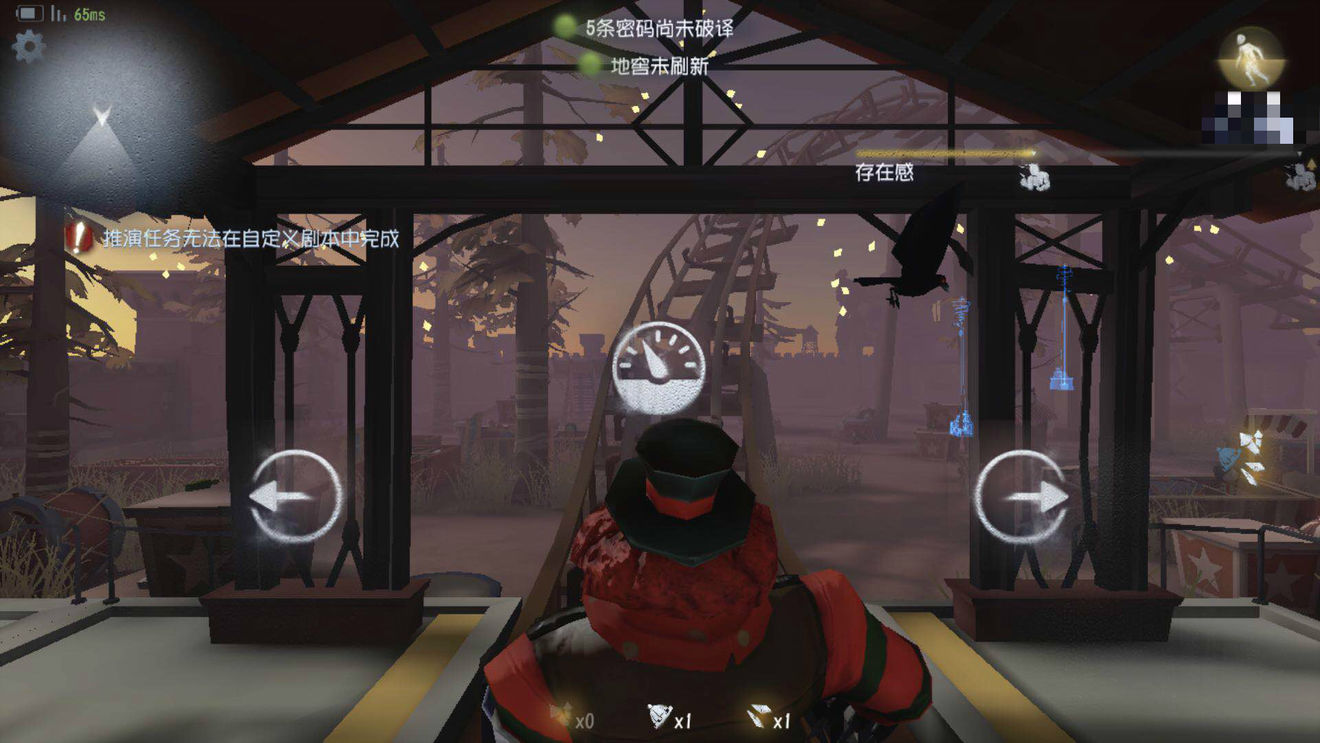Tap the dungeon not refreshed objective

(x=648, y=66)
